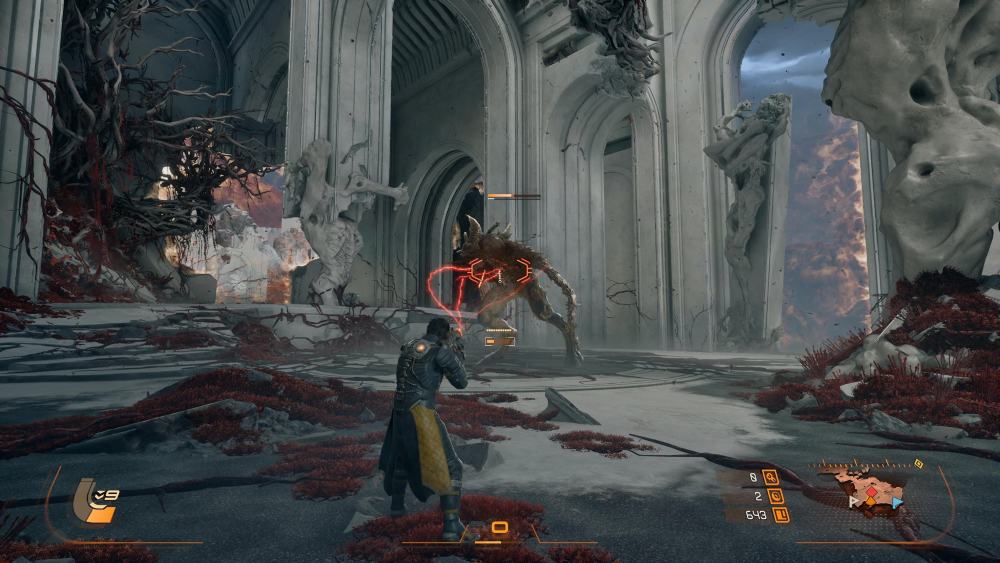Click the blue arrow marker on minimap
1000x563 pixels.
click(897, 502)
